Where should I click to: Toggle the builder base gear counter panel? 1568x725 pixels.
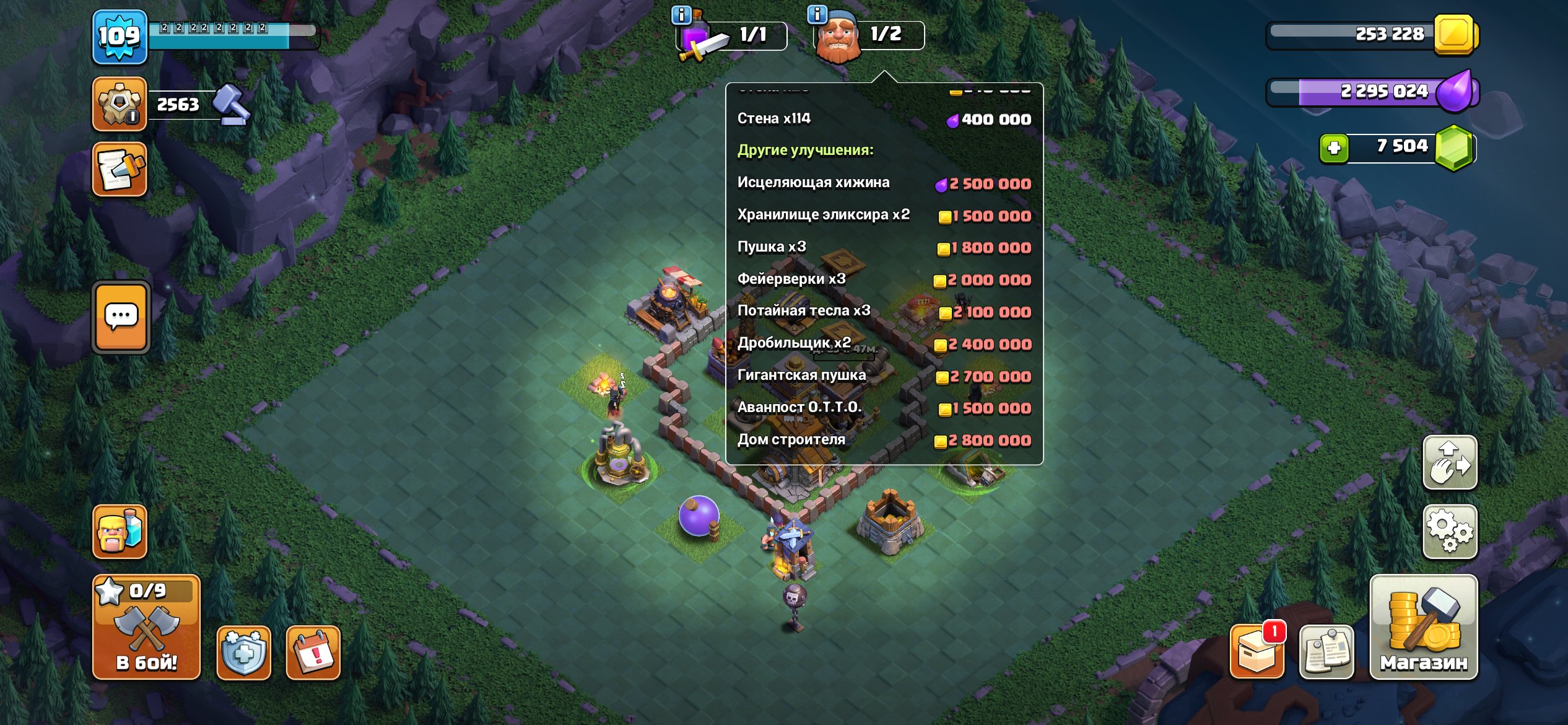click(x=120, y=103)
